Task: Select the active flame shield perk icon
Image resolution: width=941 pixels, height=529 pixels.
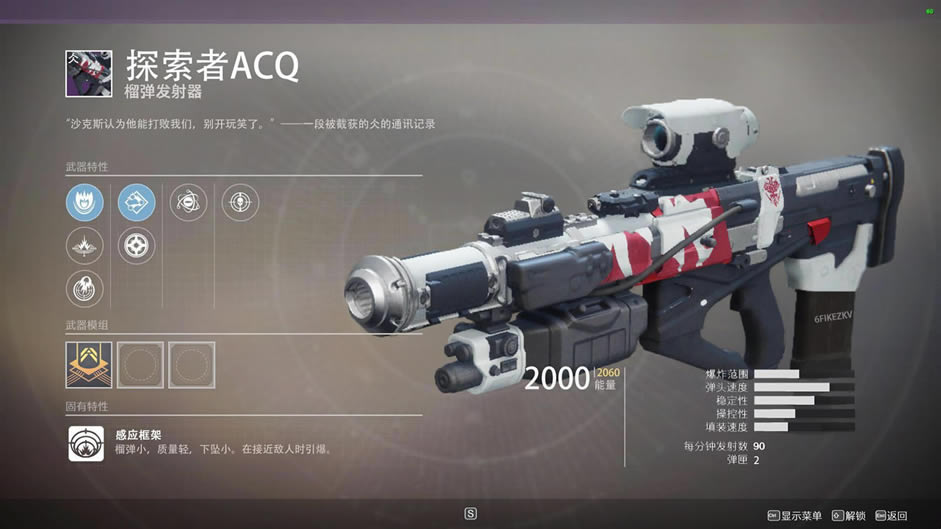Action: [85, 203]
